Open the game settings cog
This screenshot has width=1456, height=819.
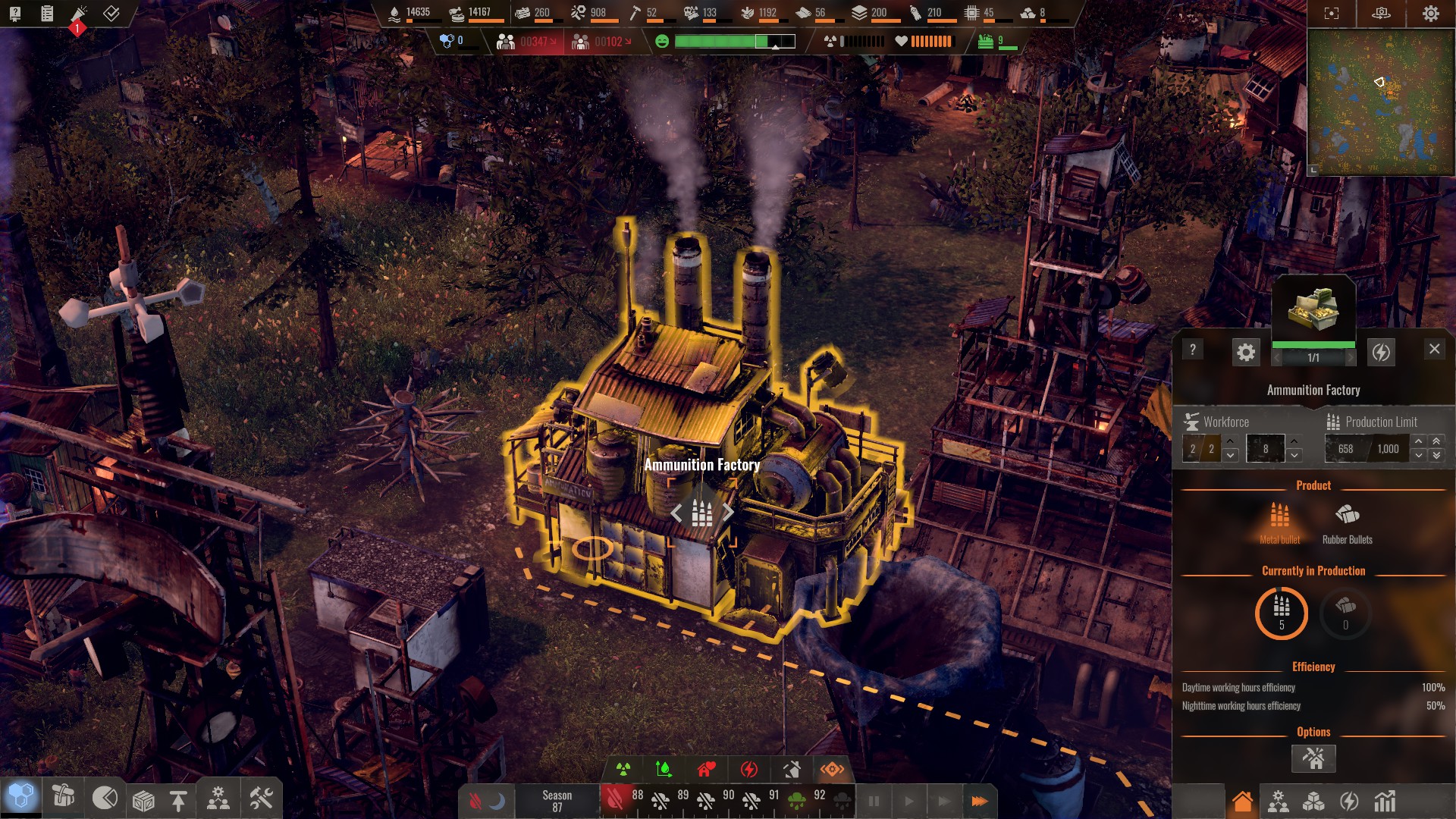(1431, 14)
